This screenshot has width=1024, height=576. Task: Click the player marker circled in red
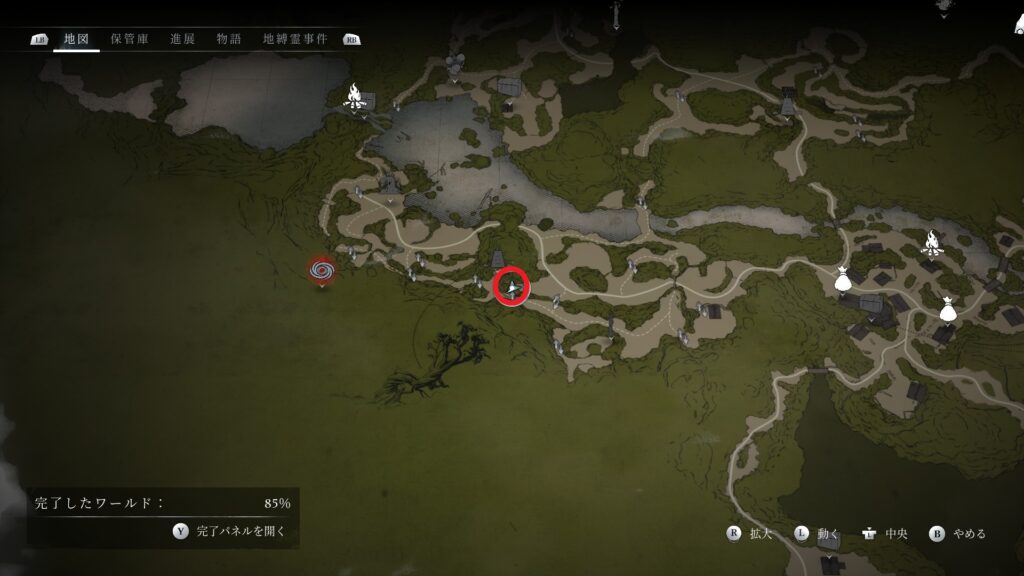pyautogui.click(x=512, y=287)
